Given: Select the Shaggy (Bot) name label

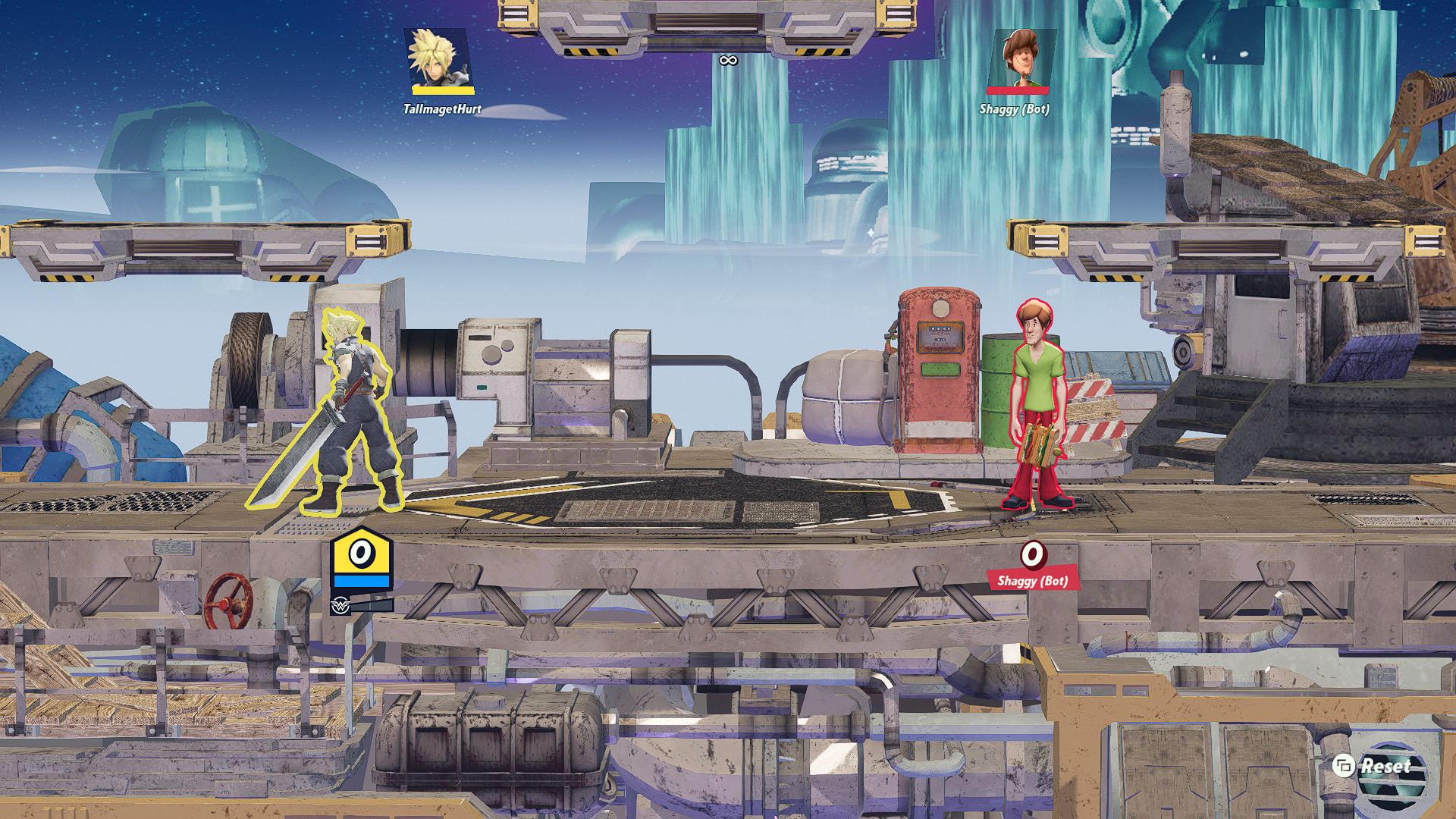Looking at the screenshot, I should (x=1016, y=108).
